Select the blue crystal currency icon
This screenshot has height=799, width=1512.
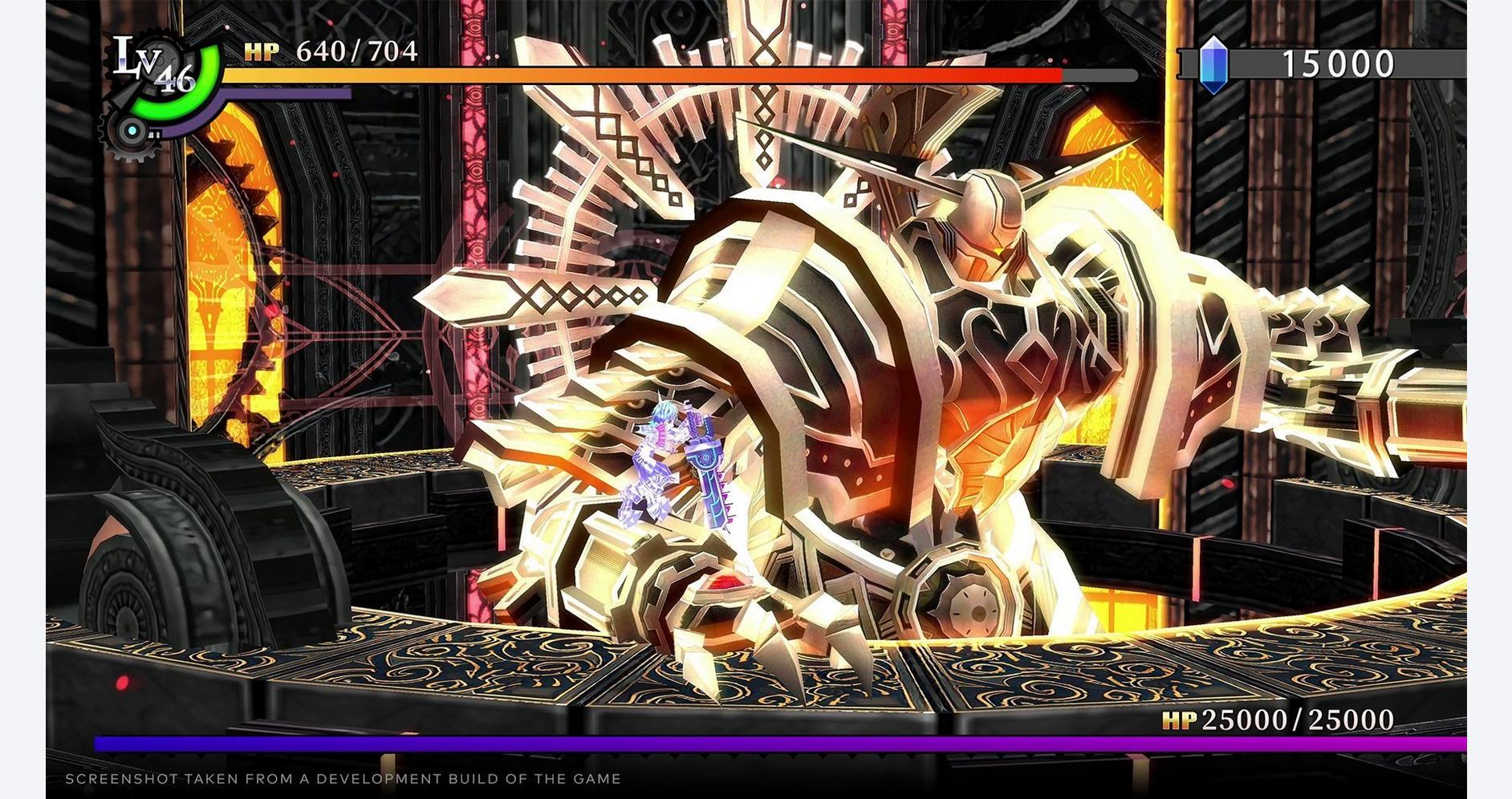(1213, 63)
